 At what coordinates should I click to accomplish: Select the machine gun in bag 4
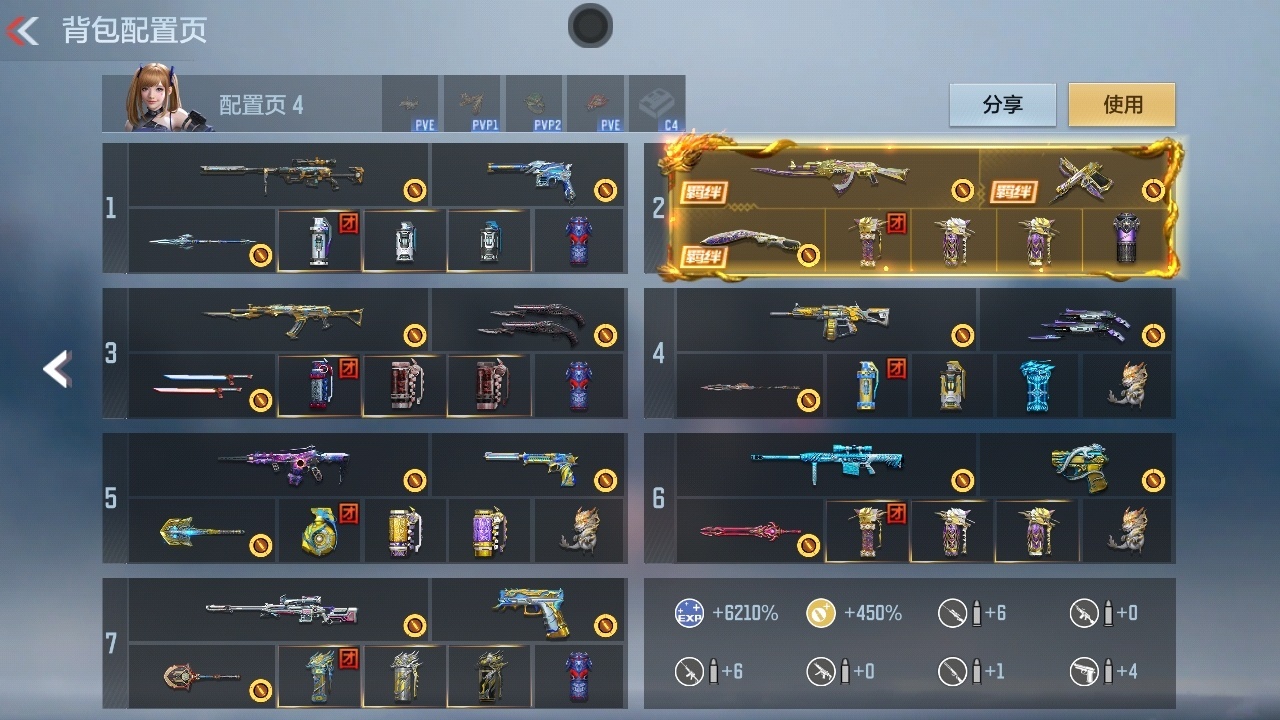[x=828, y=320]
